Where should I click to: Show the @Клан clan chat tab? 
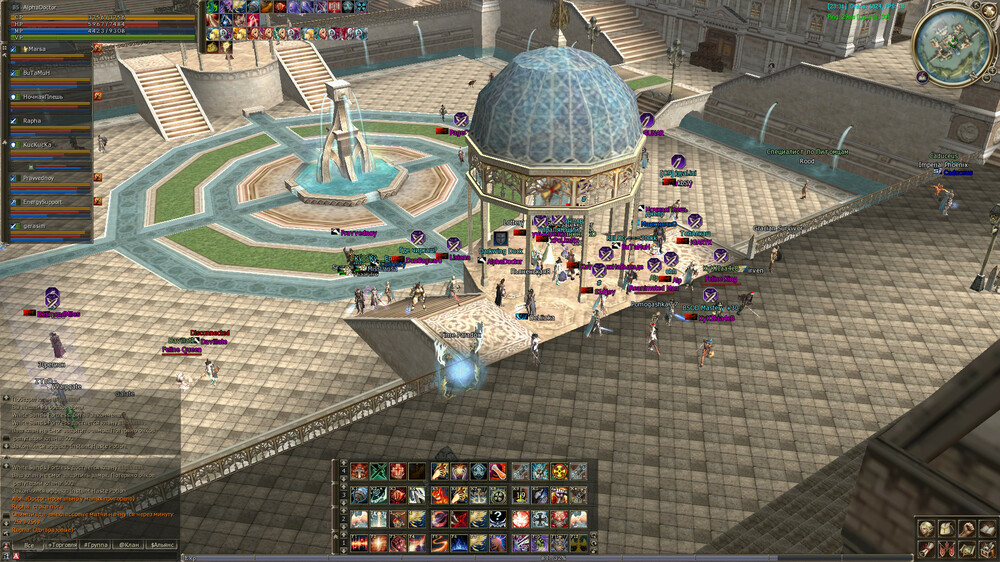coord(129,545)
